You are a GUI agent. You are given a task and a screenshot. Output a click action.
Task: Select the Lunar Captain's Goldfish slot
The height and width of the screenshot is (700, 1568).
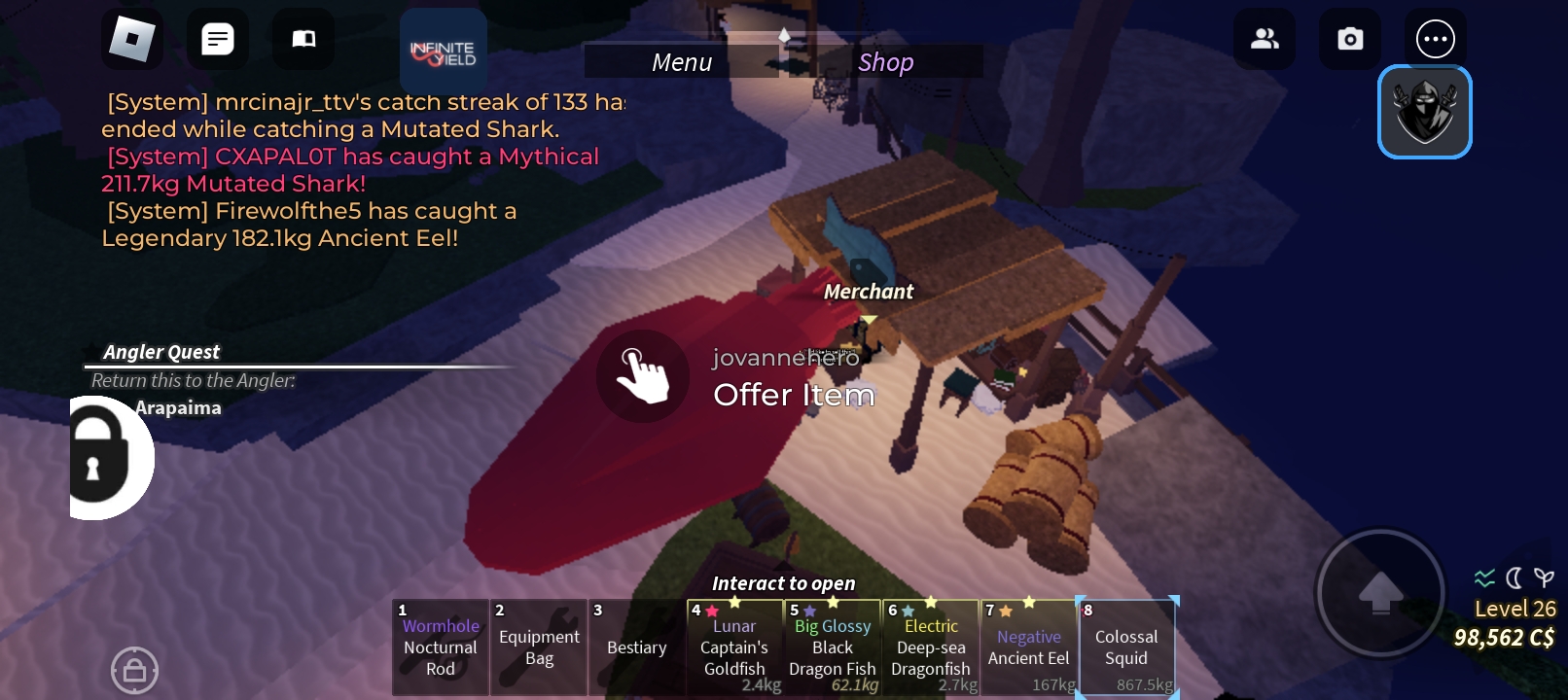pyautogui.click(x=734, y=647)
